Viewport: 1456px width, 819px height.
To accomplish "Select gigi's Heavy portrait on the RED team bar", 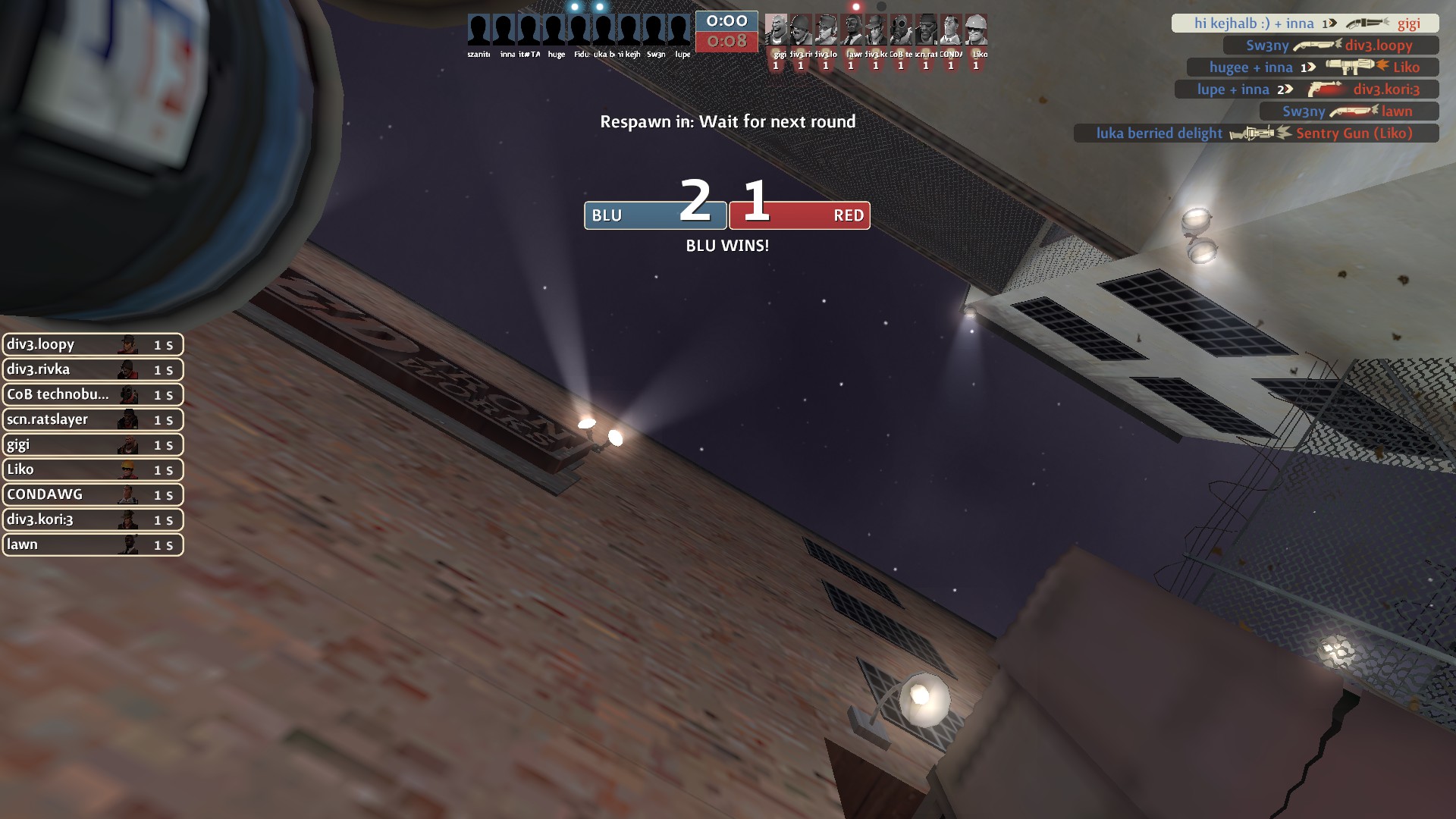I will (776, 30).
